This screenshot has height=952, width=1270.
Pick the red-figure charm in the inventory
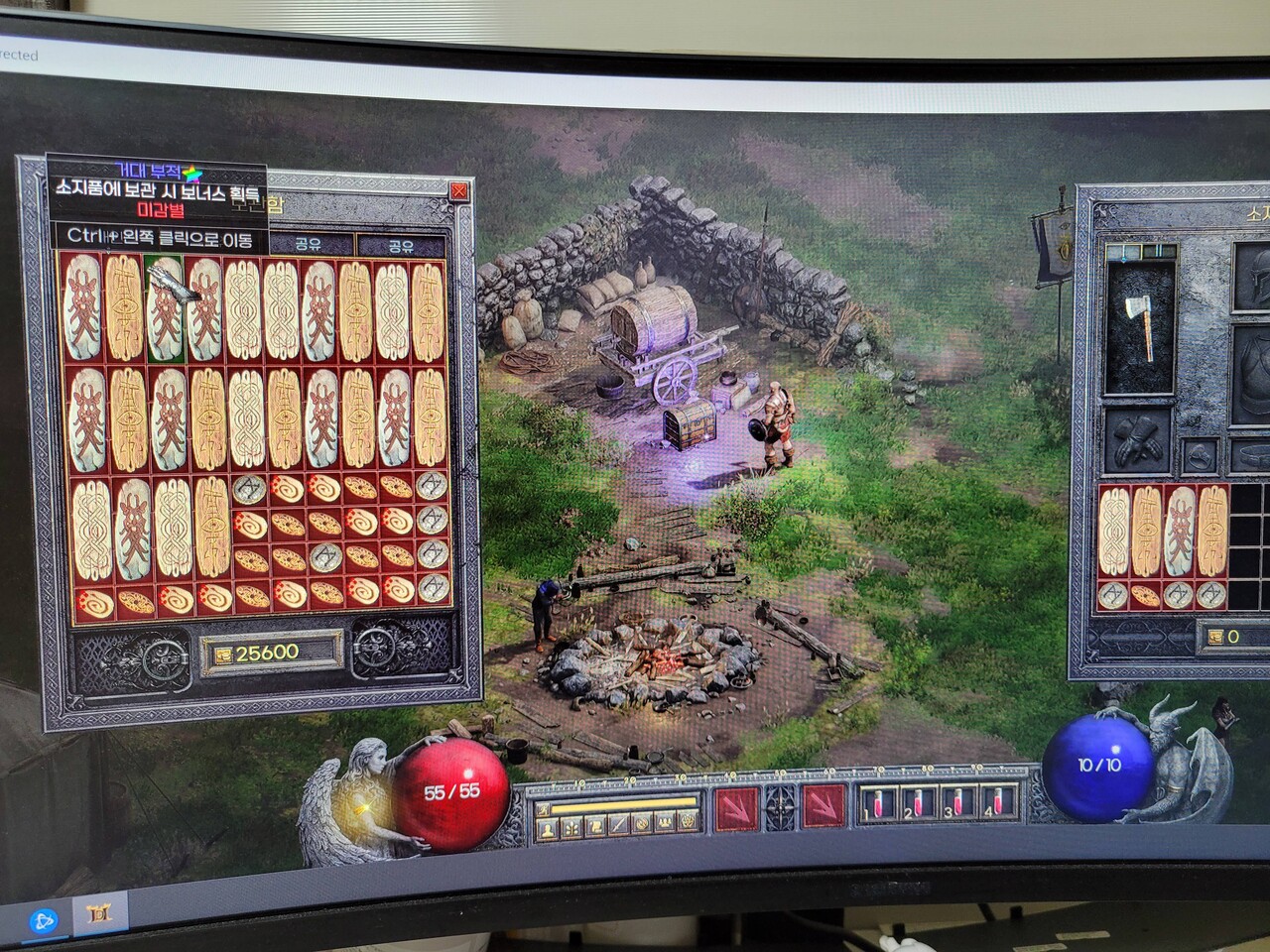pos(1180,534)
